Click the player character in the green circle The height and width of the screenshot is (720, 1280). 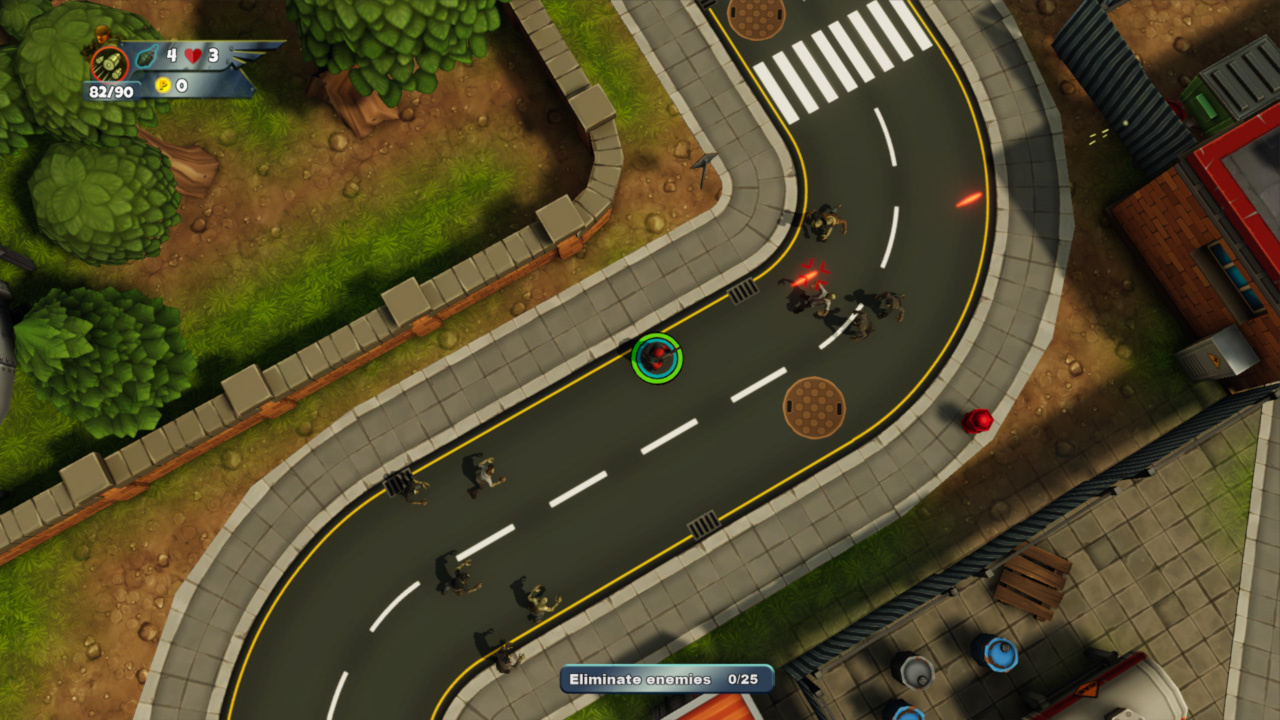(655, 360)
